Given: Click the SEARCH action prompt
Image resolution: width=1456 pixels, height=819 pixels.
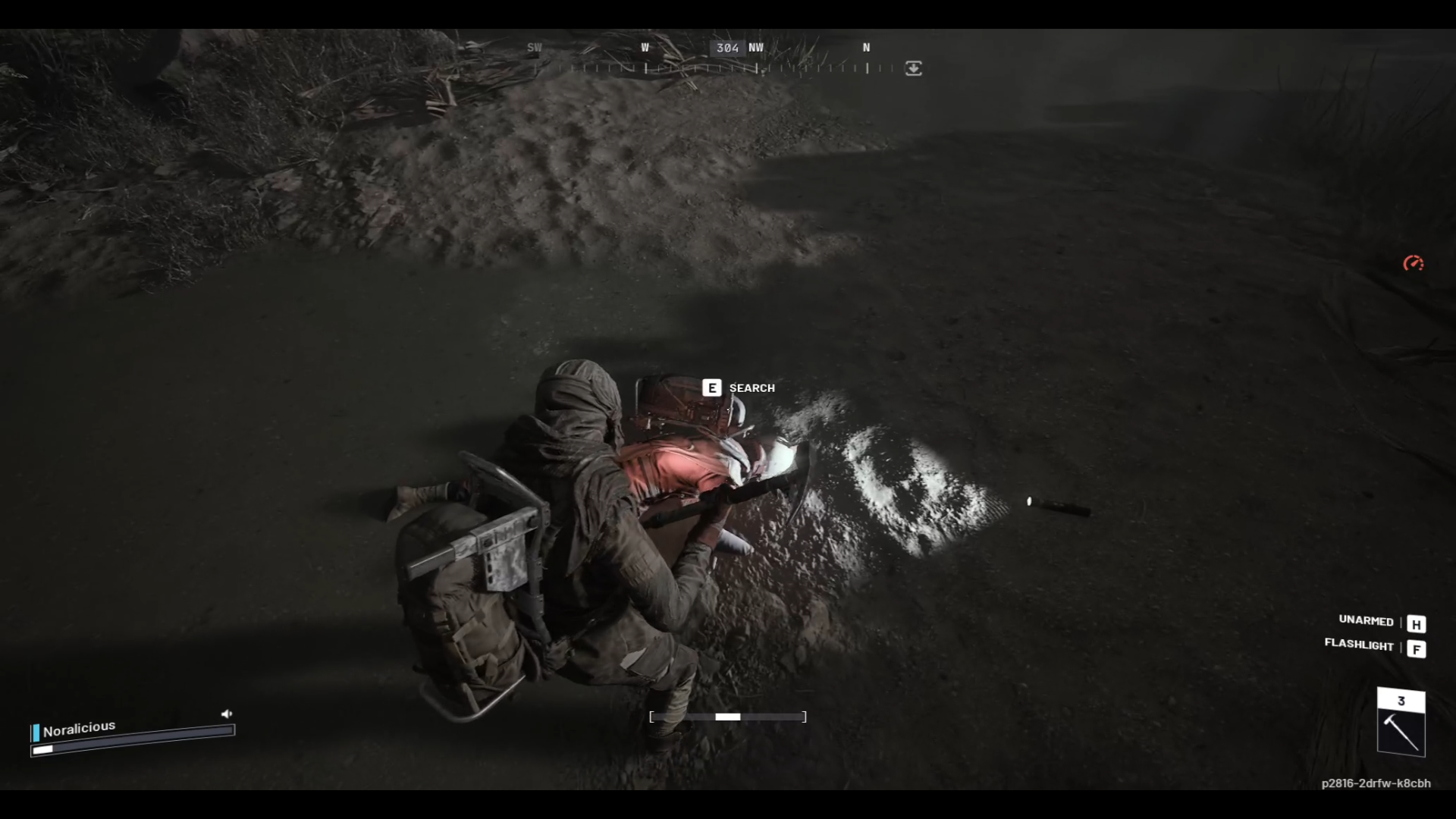Looking at the screenshot, I should click(x=752, y=388).
